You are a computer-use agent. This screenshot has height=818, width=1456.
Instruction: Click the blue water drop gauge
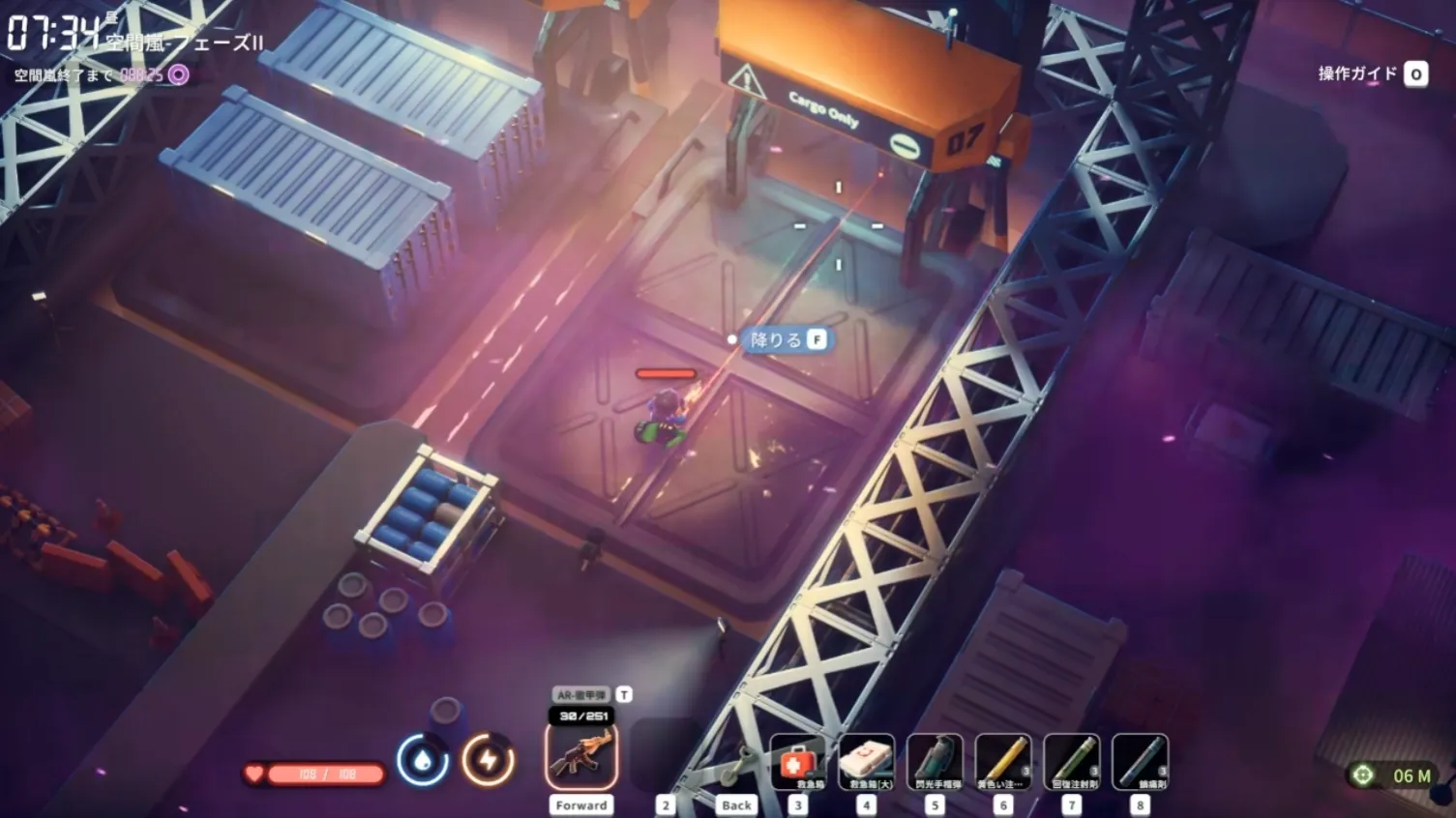click(x=422, y=760)
